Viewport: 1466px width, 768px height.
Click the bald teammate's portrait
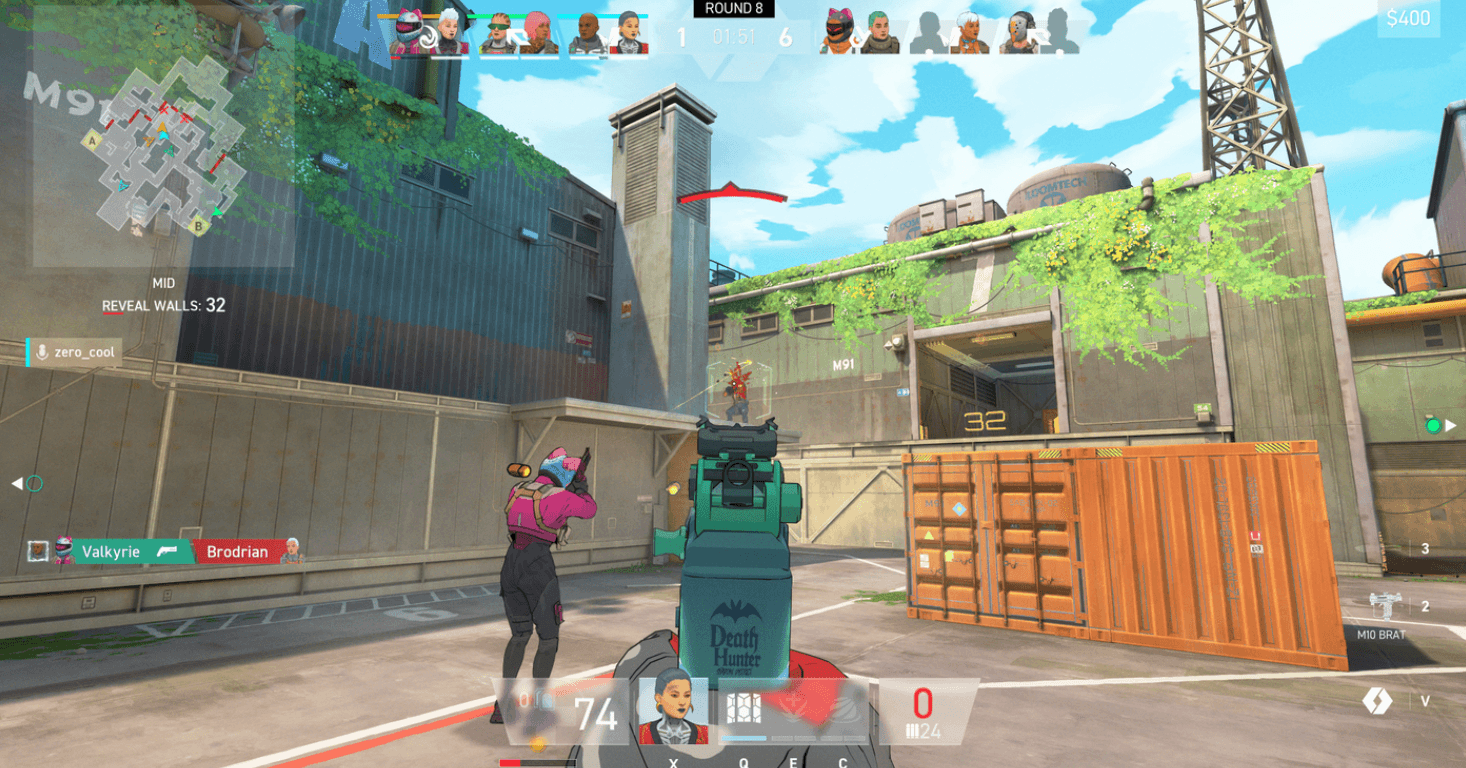586,33
